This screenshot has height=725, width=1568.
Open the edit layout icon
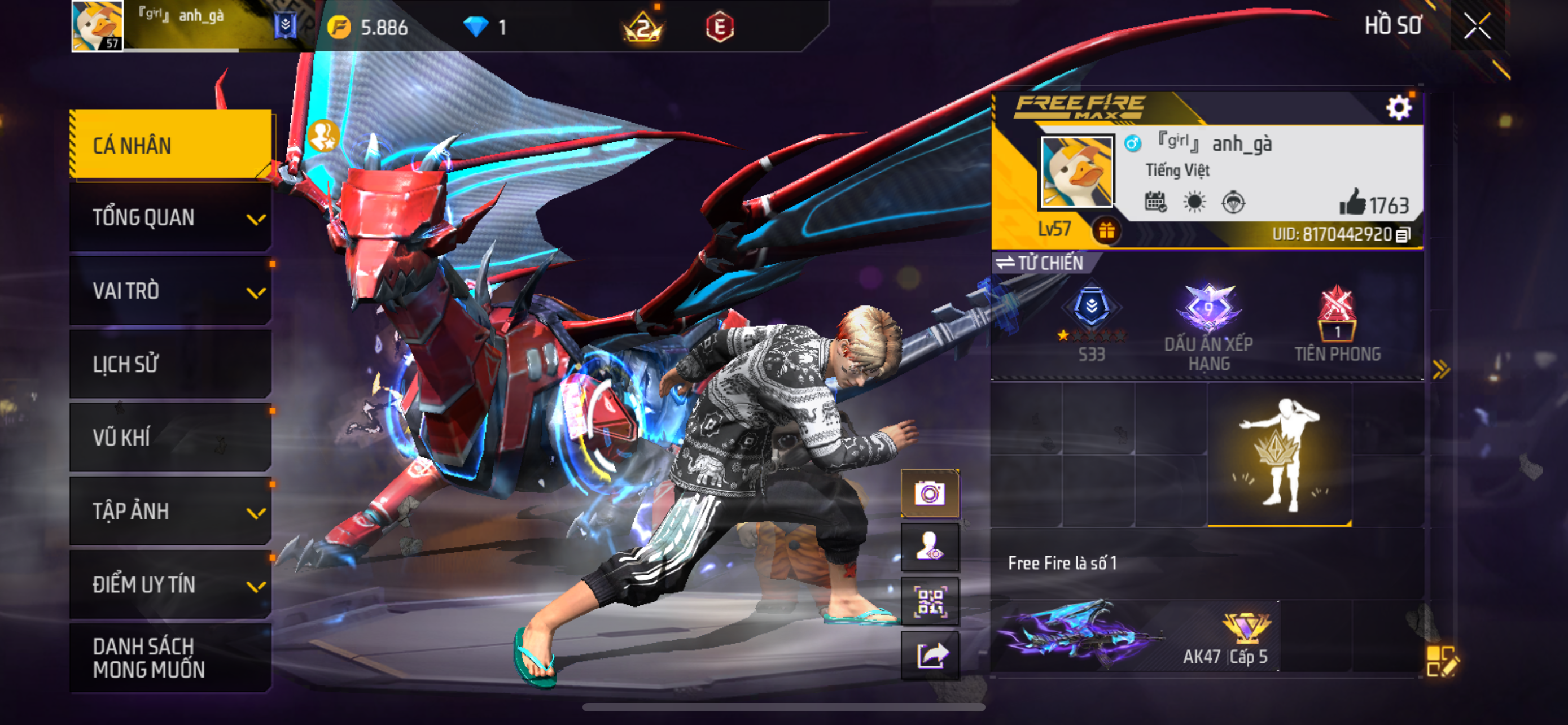coord(1442,661)
